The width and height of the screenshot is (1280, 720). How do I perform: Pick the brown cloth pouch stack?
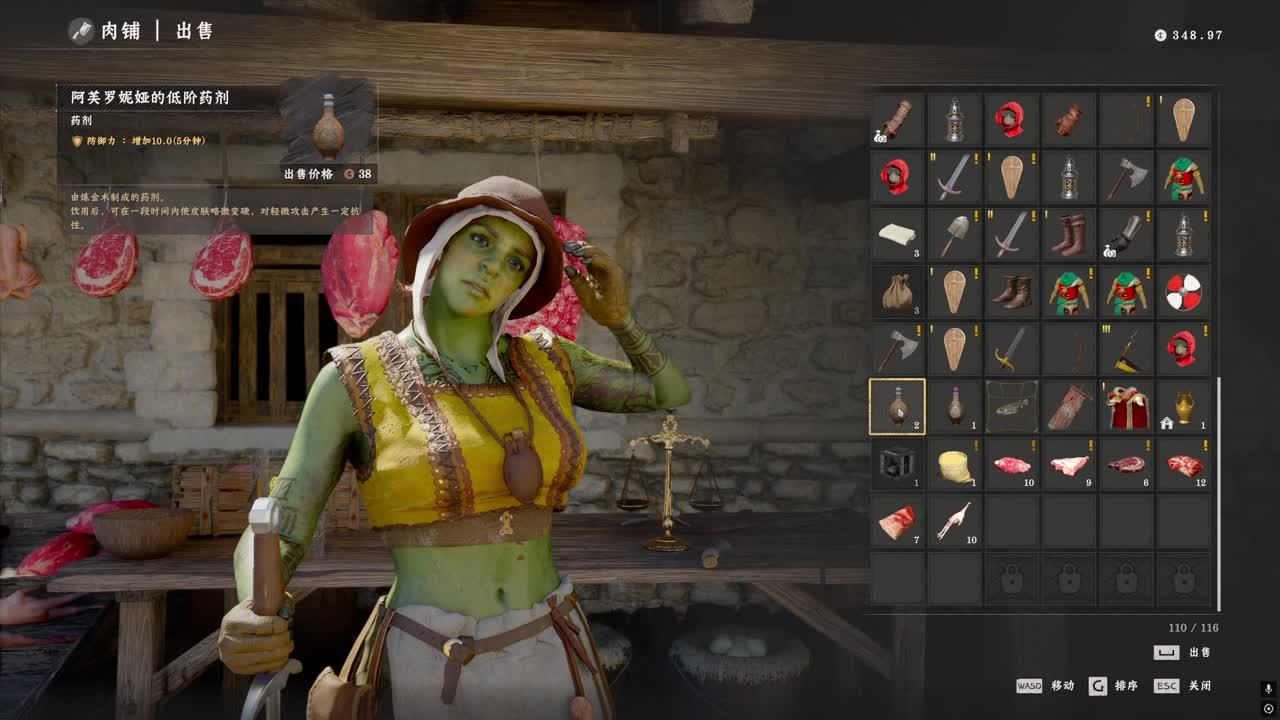897,291
